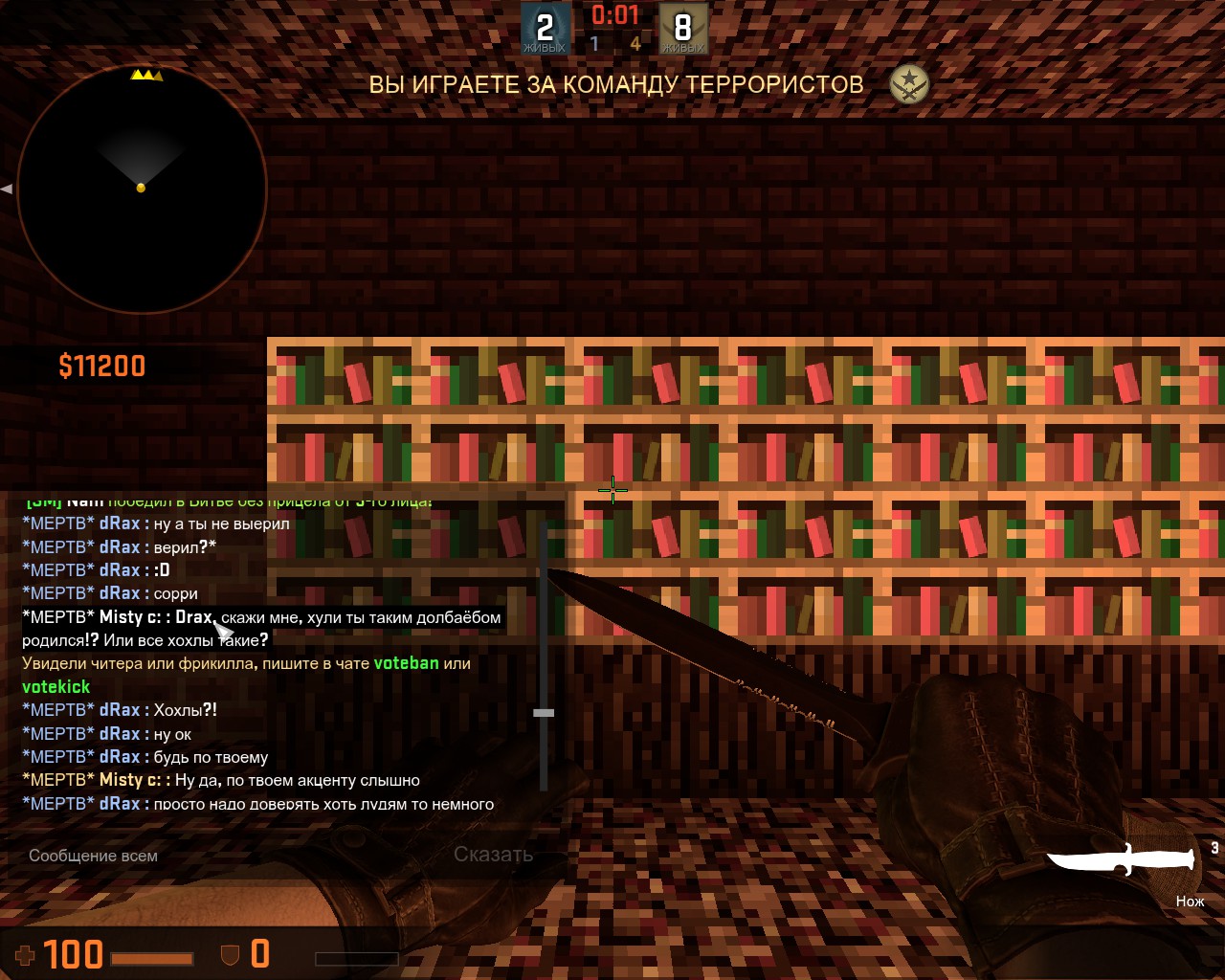
Task: Click the chat message input field
Action: click(x=230, y=856)
